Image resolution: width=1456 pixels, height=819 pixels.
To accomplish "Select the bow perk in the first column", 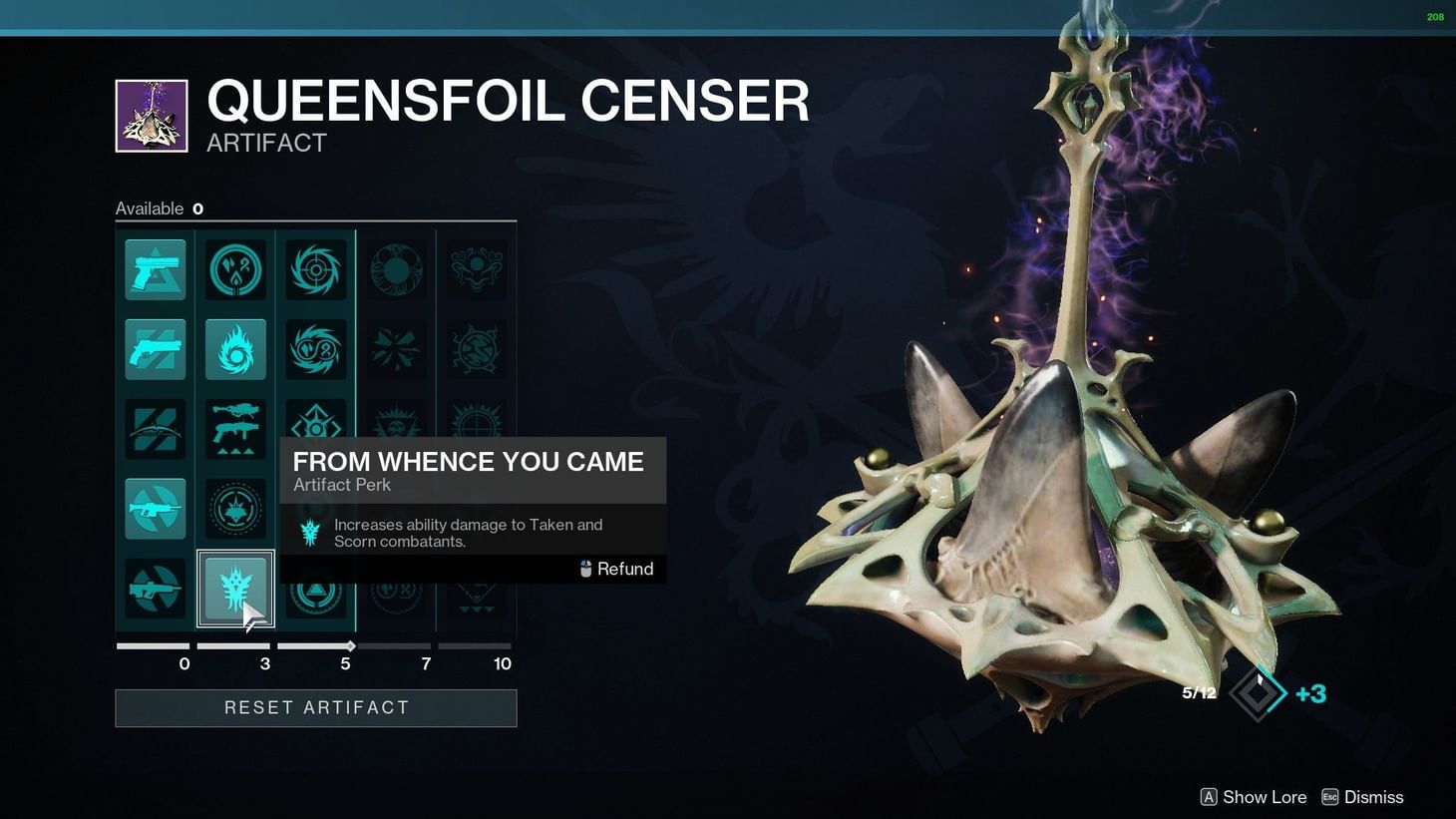I will point(155,429).
